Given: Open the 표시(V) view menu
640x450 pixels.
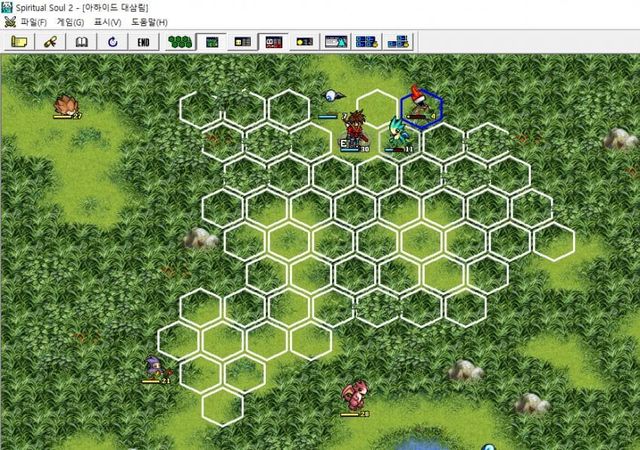Looking at the screenshot, I should pyautogui.click(x=107, y=22).
